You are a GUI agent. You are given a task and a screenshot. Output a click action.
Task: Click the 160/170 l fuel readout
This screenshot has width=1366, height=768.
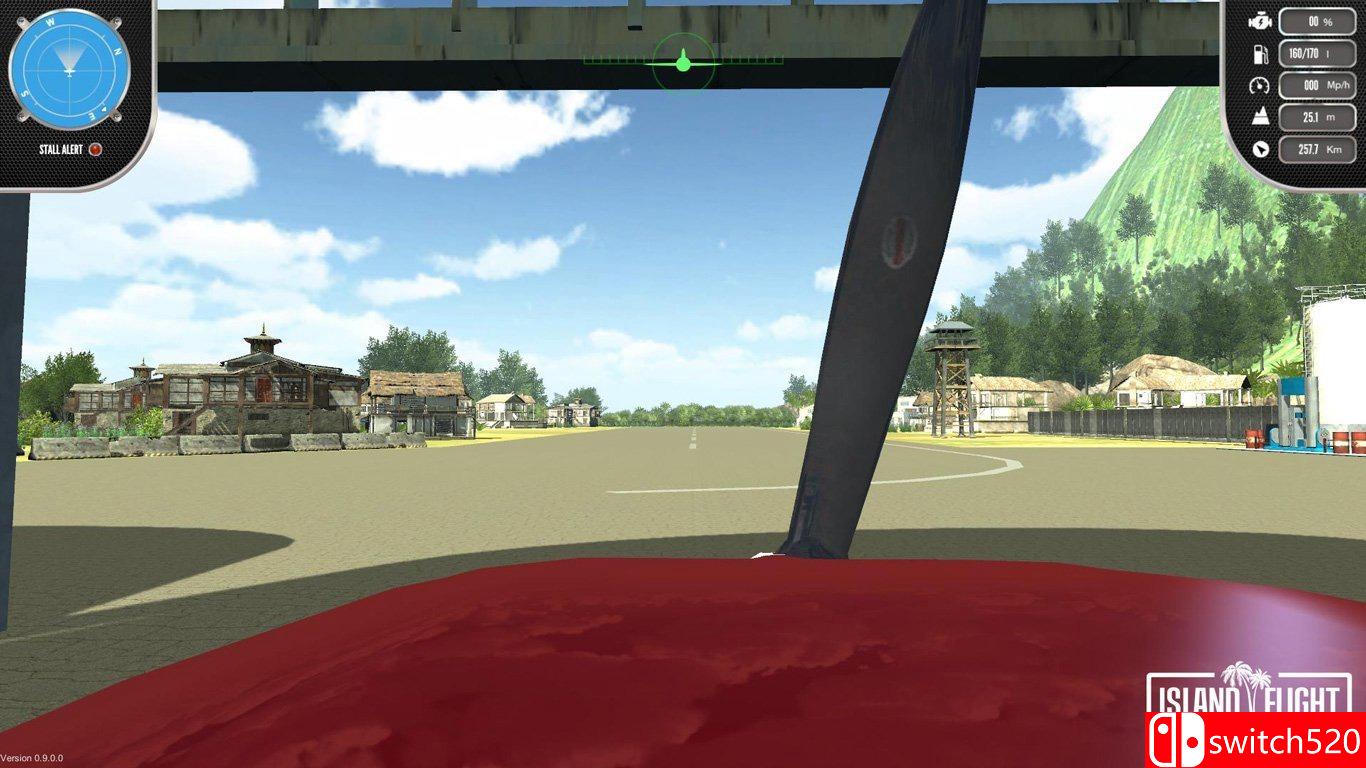click(1316, 55)
